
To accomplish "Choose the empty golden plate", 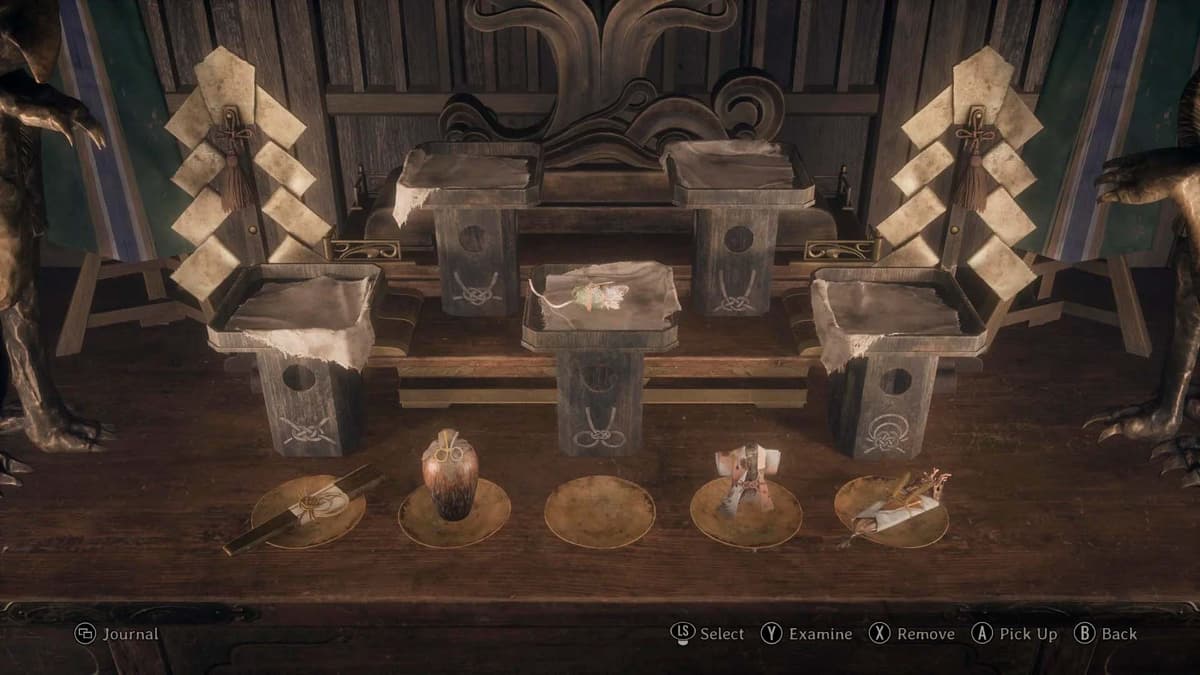I will pyautogui.click(x=599, y=510).
